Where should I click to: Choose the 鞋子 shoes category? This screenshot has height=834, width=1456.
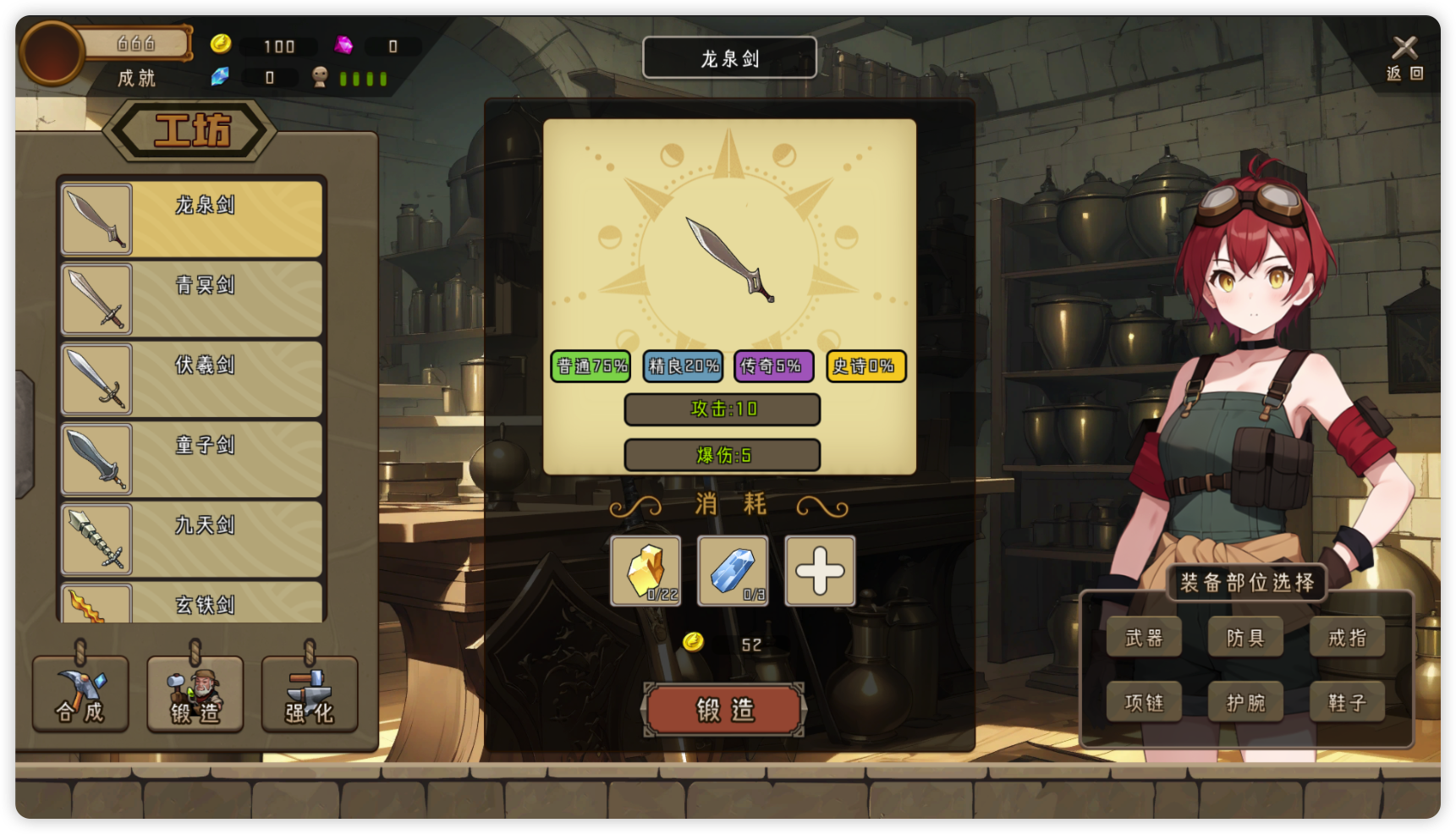click(1347, 702)
